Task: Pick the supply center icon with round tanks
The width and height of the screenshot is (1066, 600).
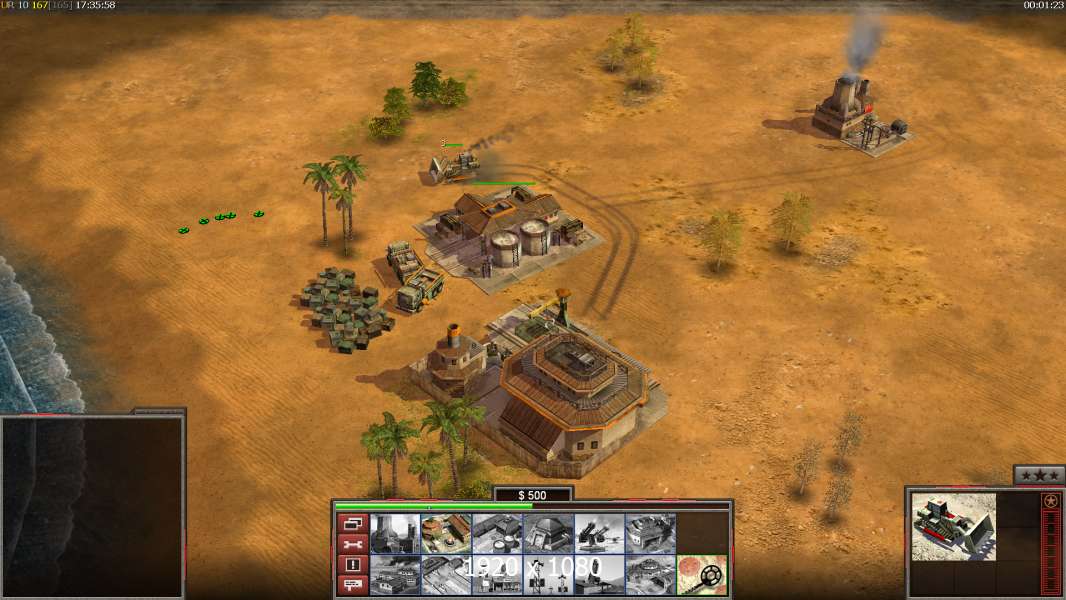Action: click(497, 533)
